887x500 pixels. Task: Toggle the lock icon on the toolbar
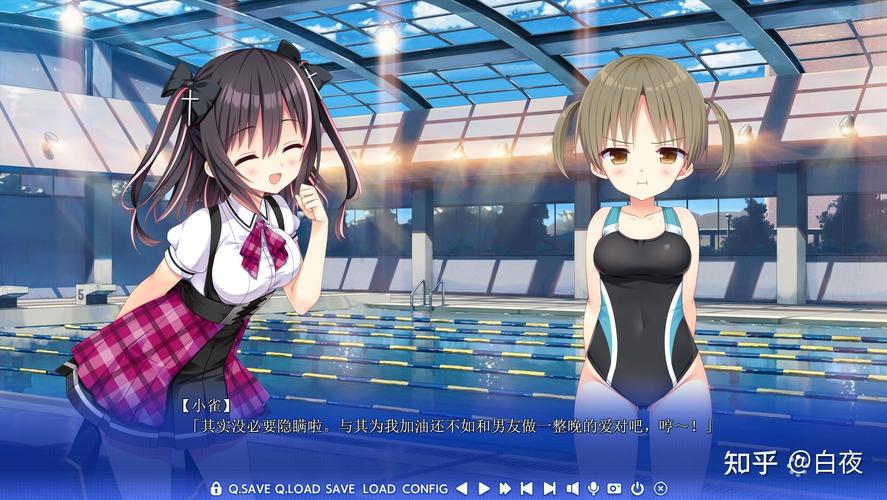tap(216, 488)
